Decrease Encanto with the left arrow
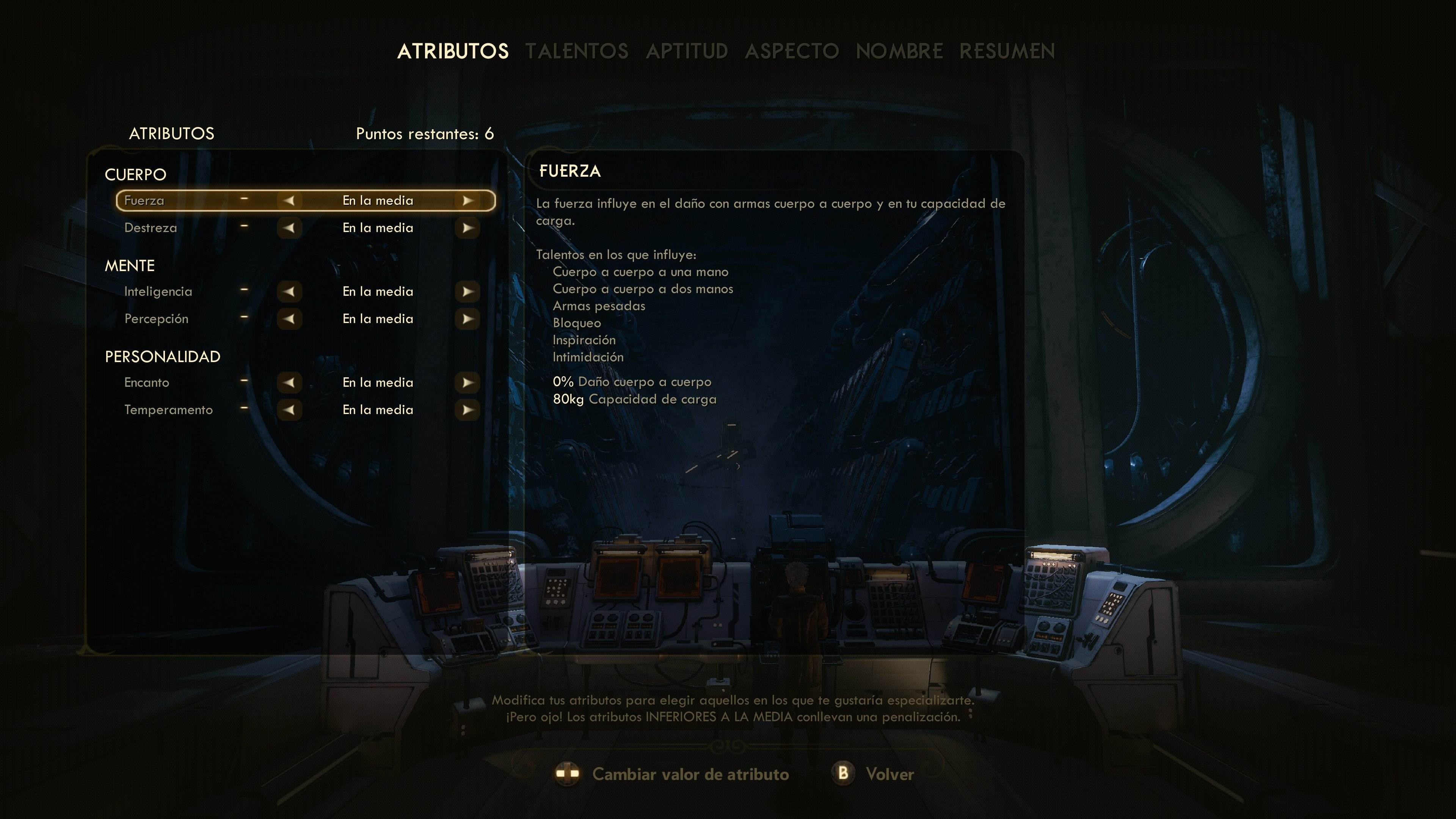This screenshot has width=1456, height=819. click(290, 383)
